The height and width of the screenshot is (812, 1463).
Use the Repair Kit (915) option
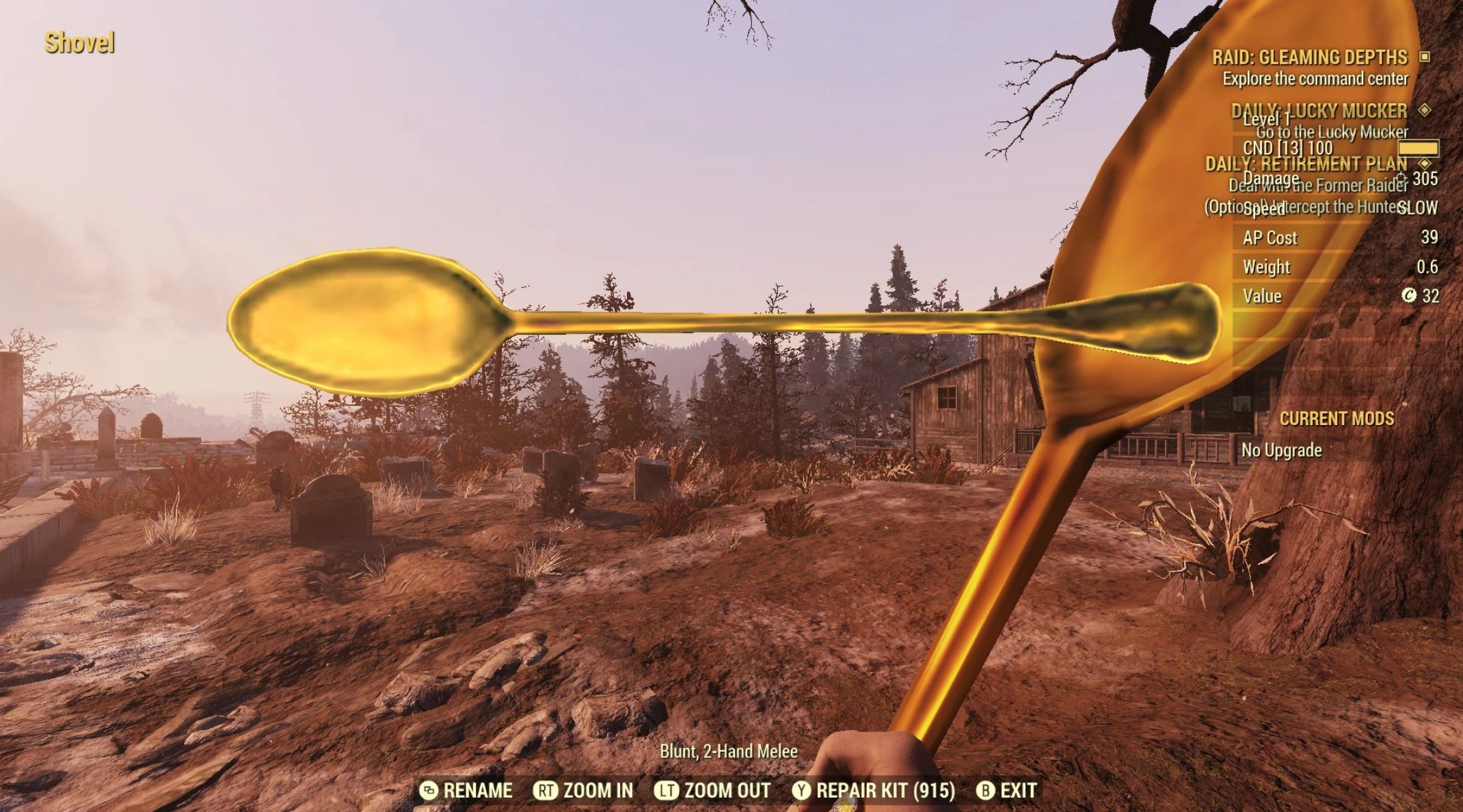pos(873,791)
